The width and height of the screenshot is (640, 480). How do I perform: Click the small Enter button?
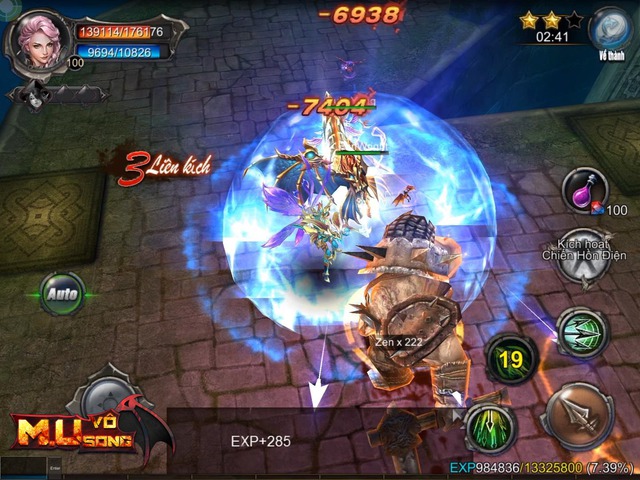[x=55, y=466]
